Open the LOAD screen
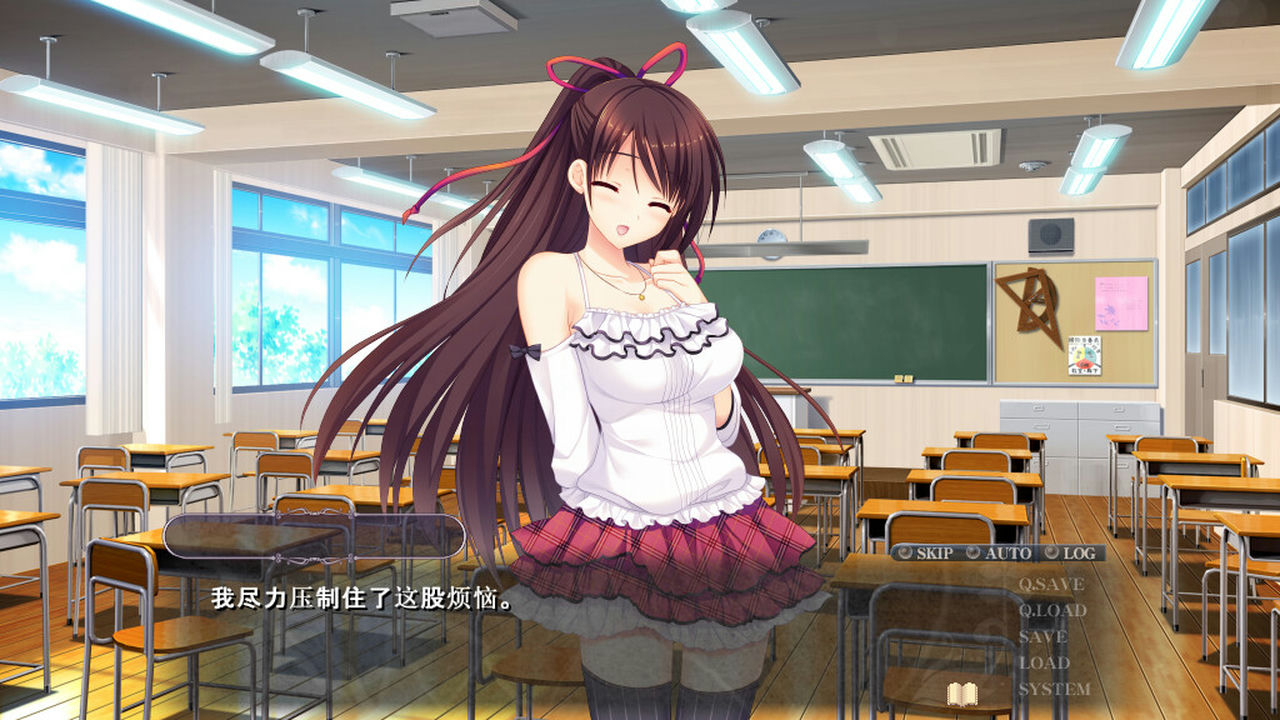The image size is (1280, 720). click(1044, 661)
